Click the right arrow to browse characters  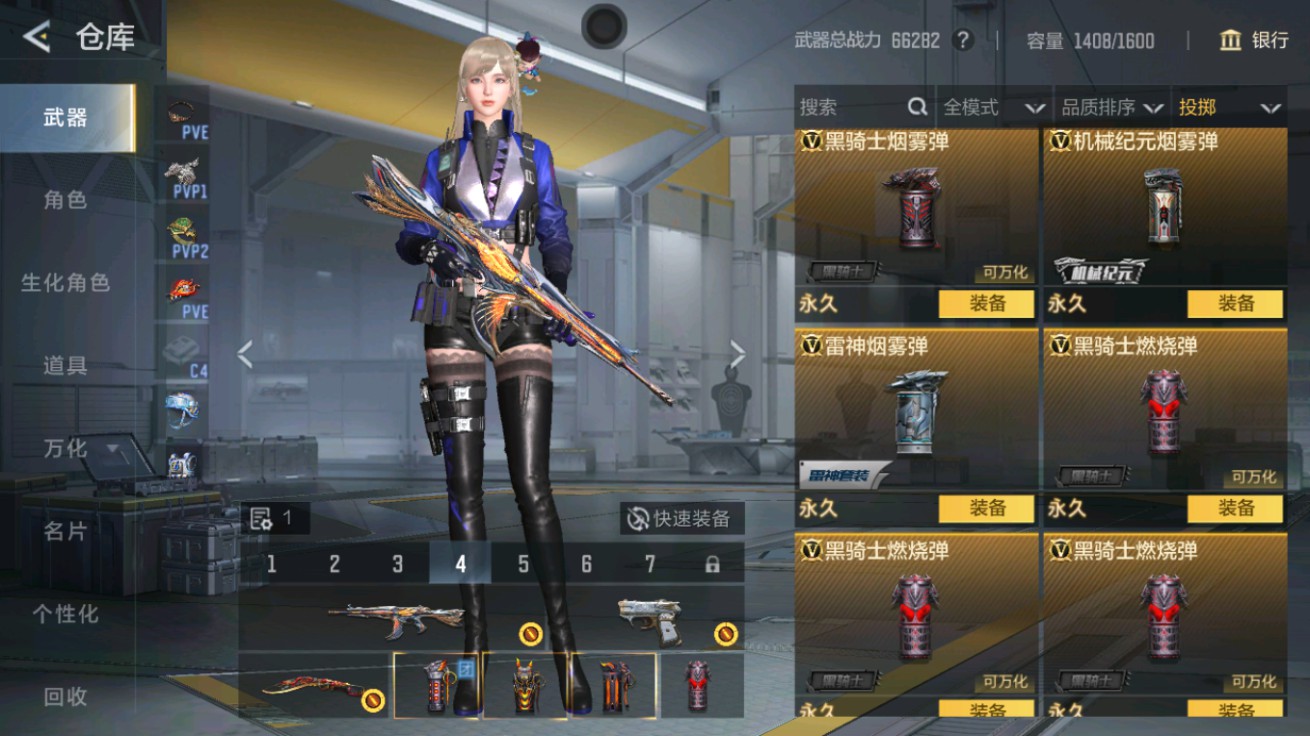pyautogui.click(x=740, y=352)
